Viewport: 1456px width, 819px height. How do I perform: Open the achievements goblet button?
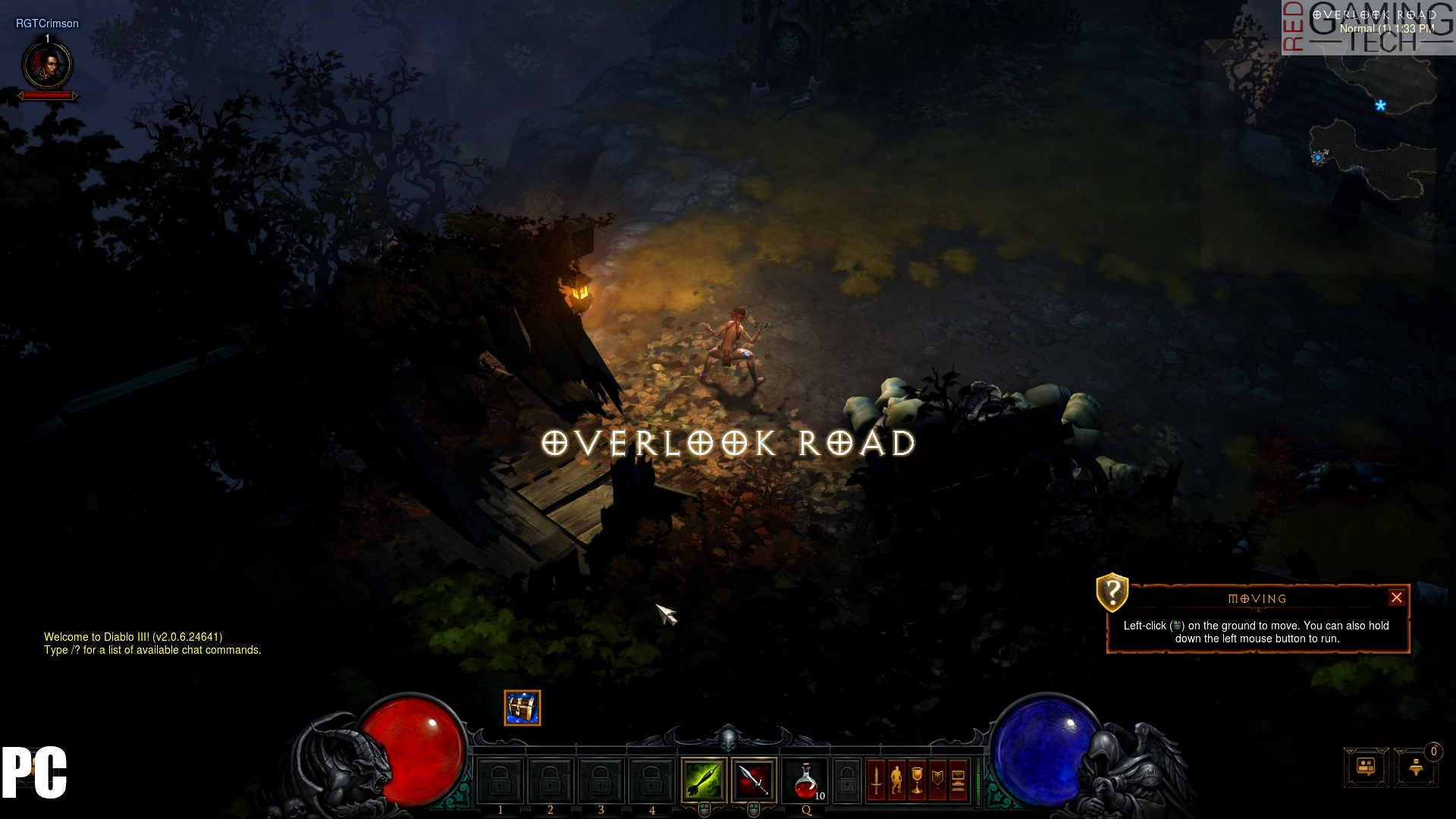pyautogui.click(x=918, y=780)
